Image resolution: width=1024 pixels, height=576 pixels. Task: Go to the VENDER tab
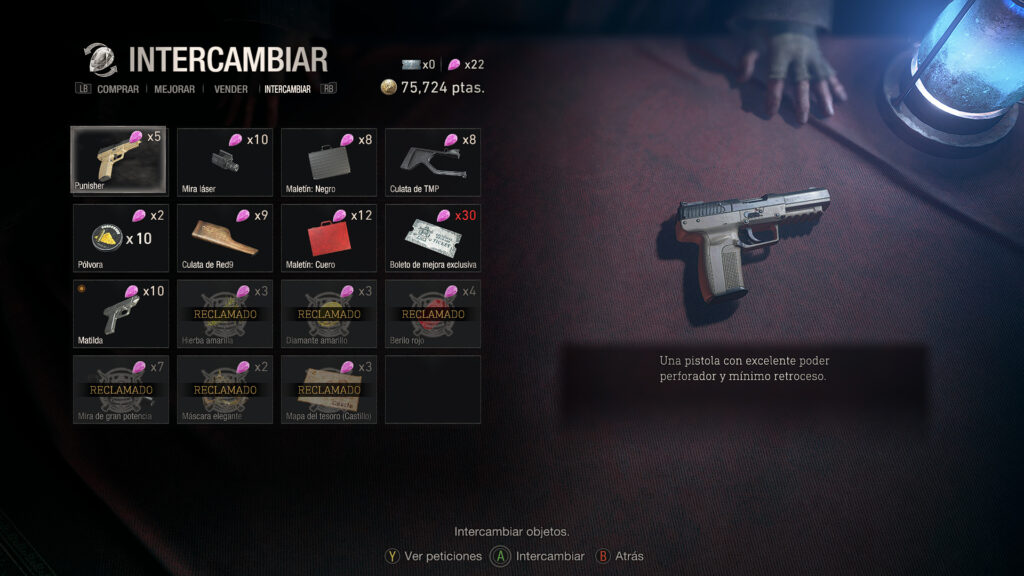click(231, 89)
